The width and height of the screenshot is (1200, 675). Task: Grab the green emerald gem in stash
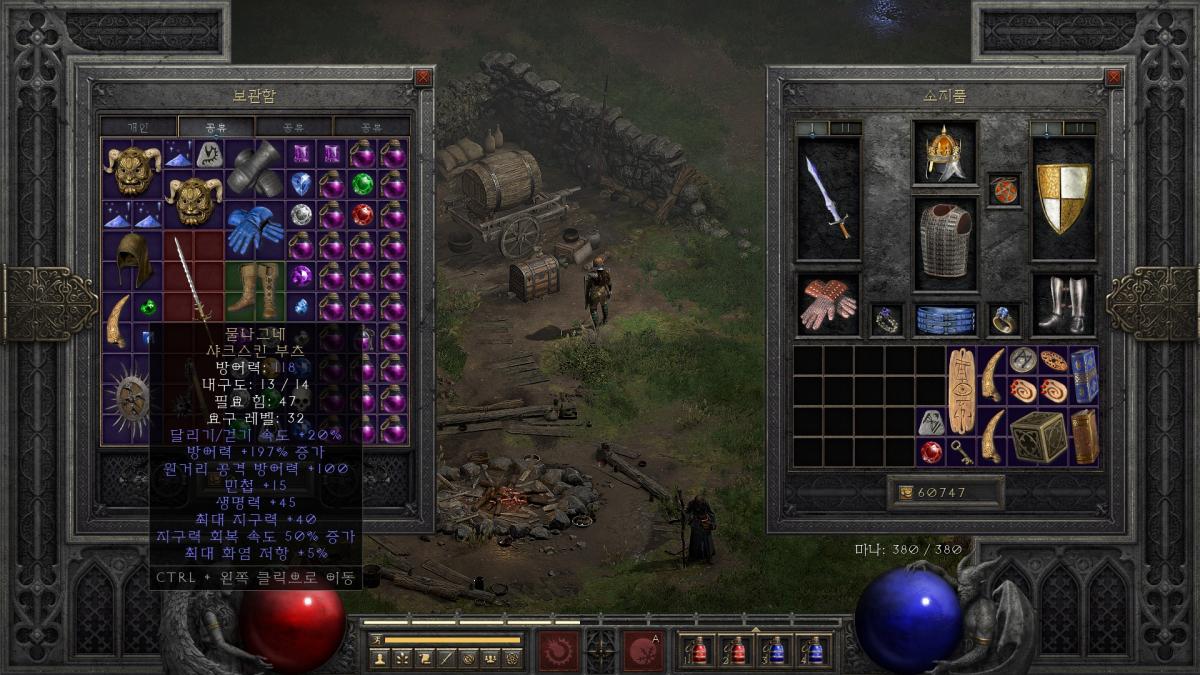[x=362, y=185]
